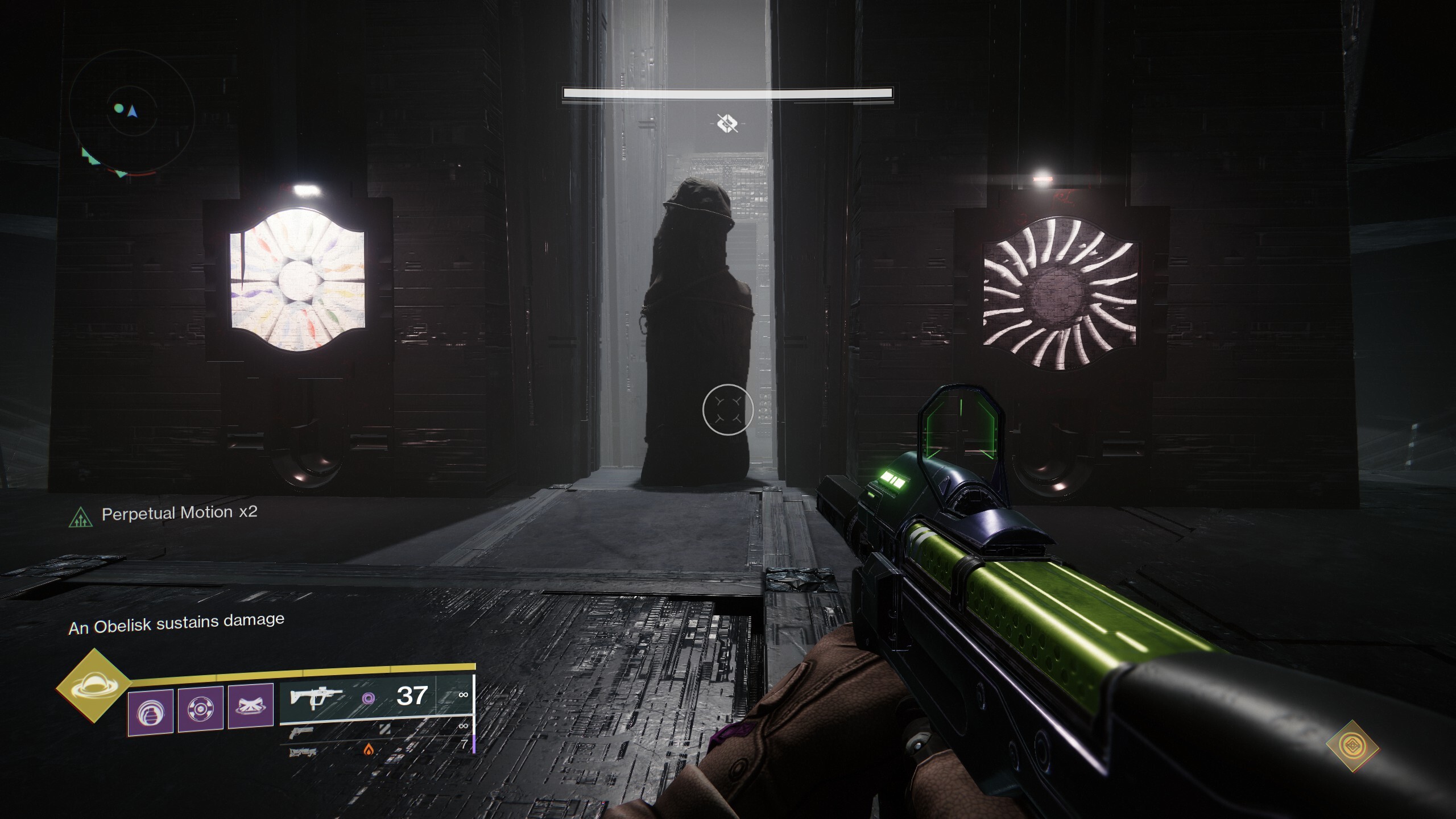Select the equipped auto rifle weapon icon
Image resolution: width=1456 pixels, height=819 pixels.
(x=316, y=697)
